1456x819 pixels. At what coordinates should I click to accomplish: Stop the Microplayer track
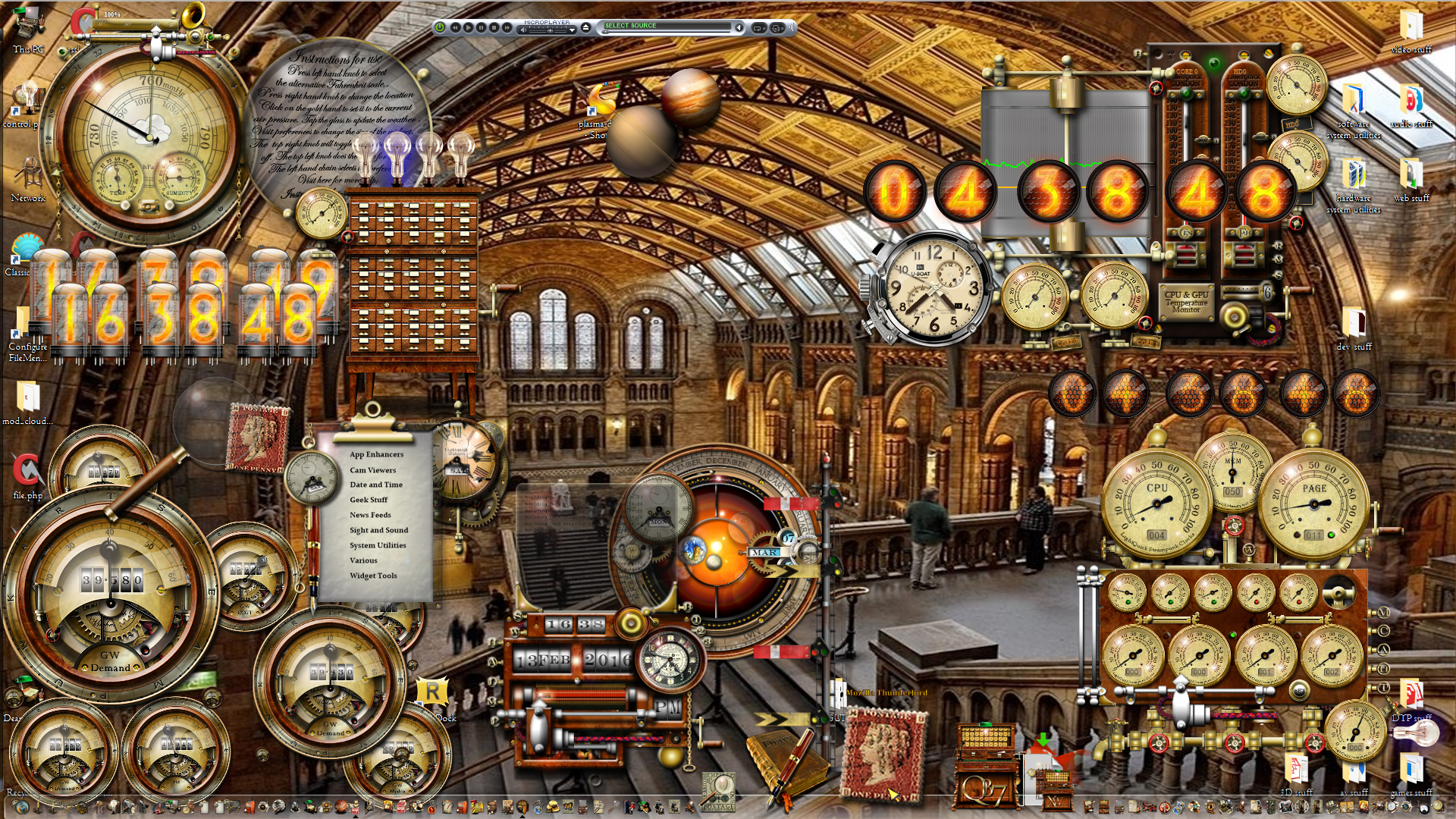[494, 27]
